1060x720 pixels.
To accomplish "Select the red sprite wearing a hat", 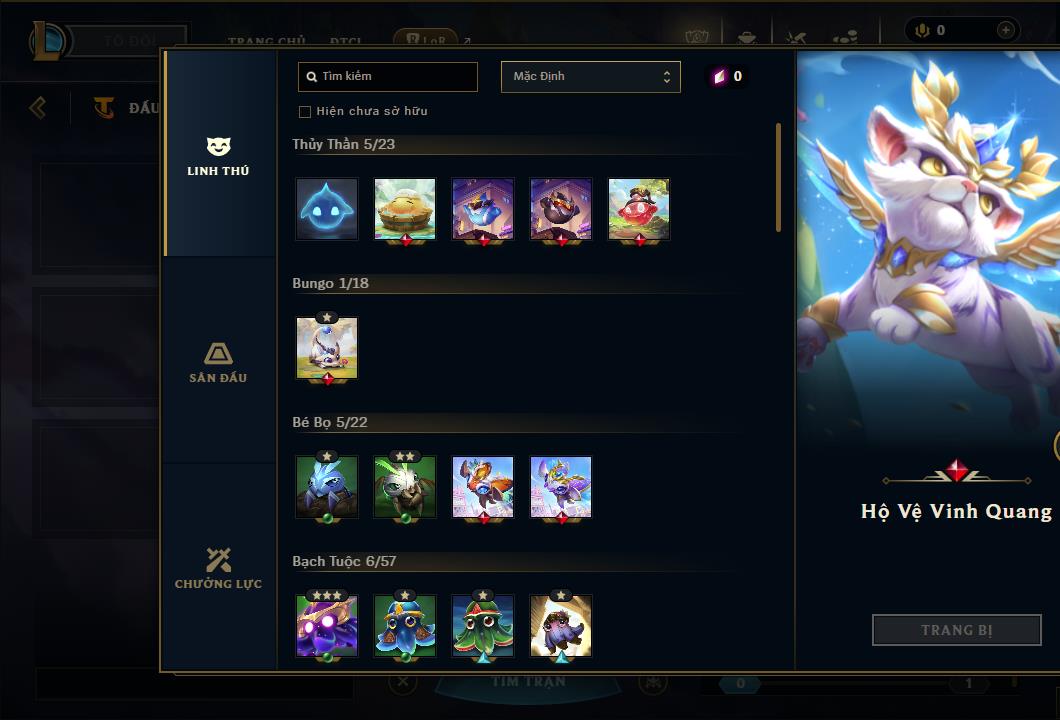I will (639, 210).
